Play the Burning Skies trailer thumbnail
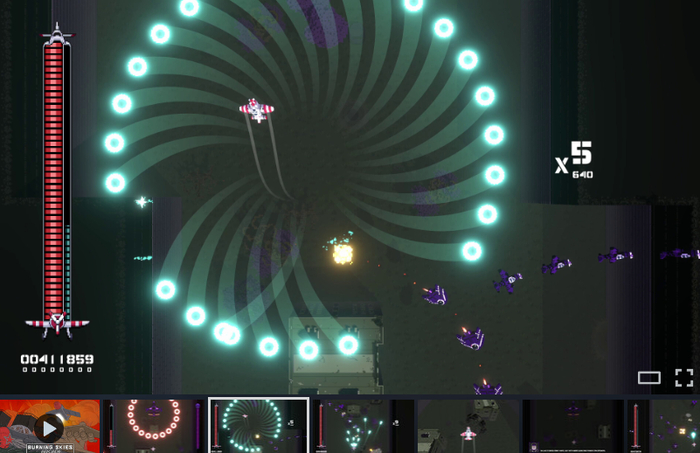Image resolution: width=700 pixels, height=453 pixels. click(49, 427)
